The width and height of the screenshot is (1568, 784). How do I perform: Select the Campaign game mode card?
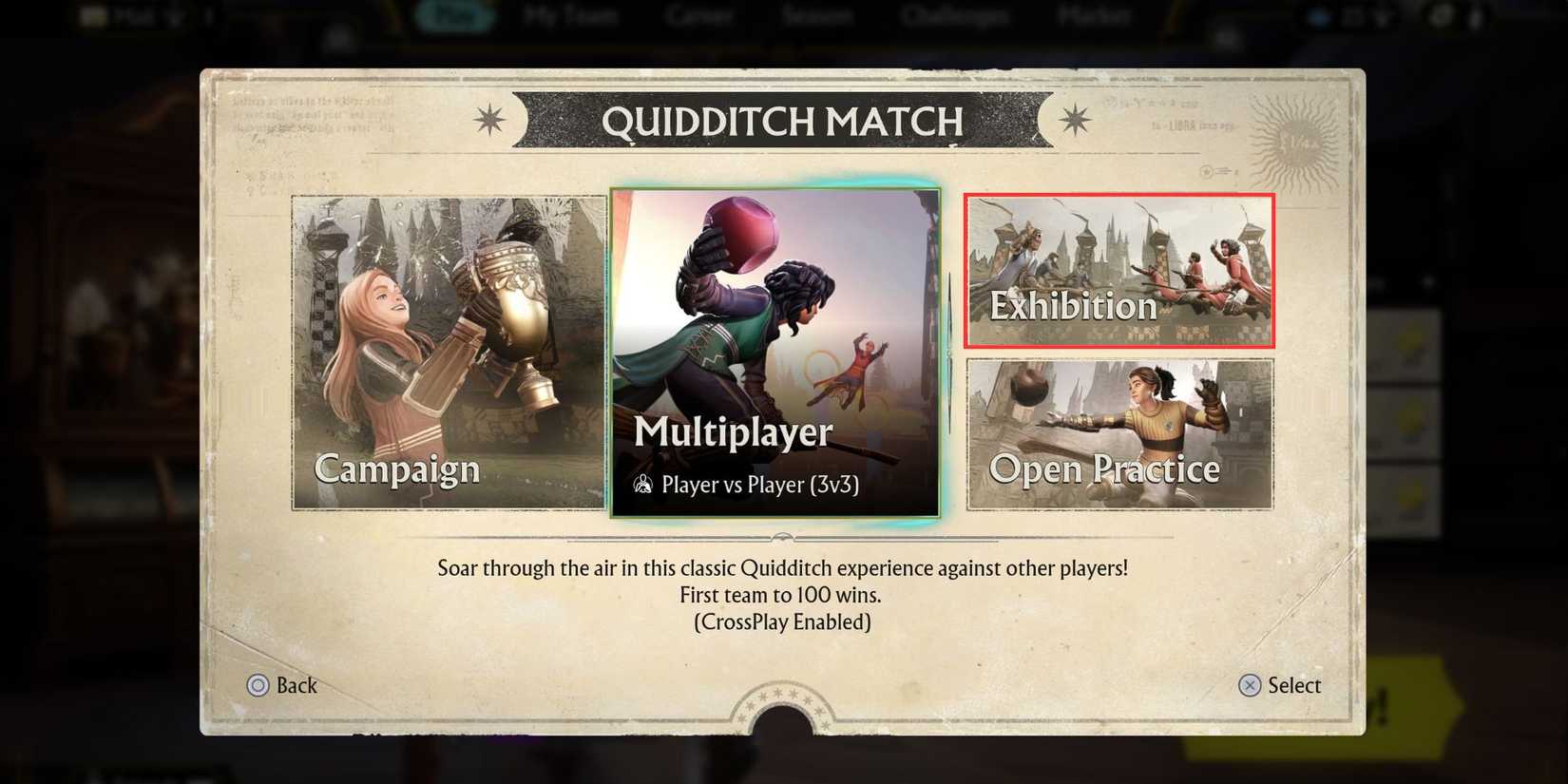[447, 354]
